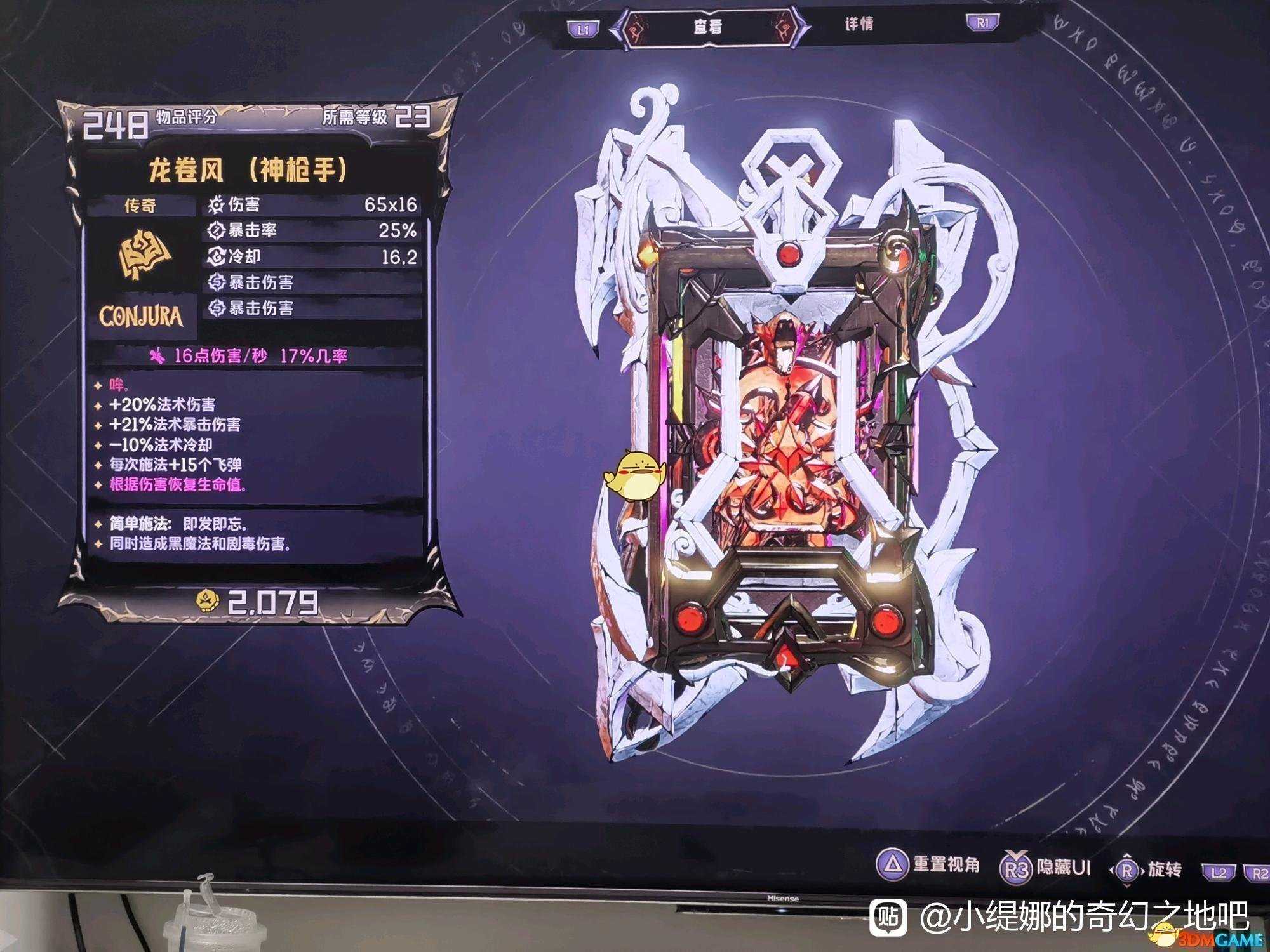Click the 3DMGAME logo in the corner
Image resolution: width=1270 pixels, height=952 pixels.
(1212, 938)
